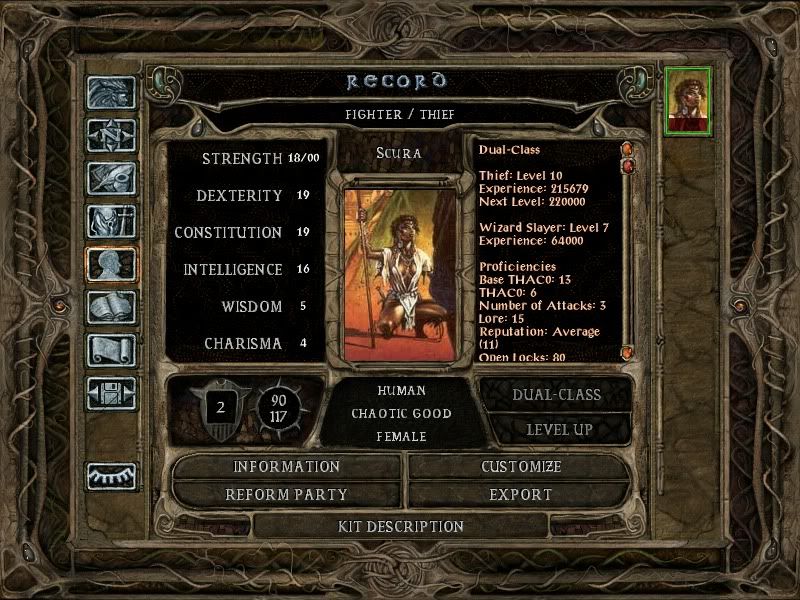Export the character
The width and height of the screenshot is (800, 600).
coord(521,495)
